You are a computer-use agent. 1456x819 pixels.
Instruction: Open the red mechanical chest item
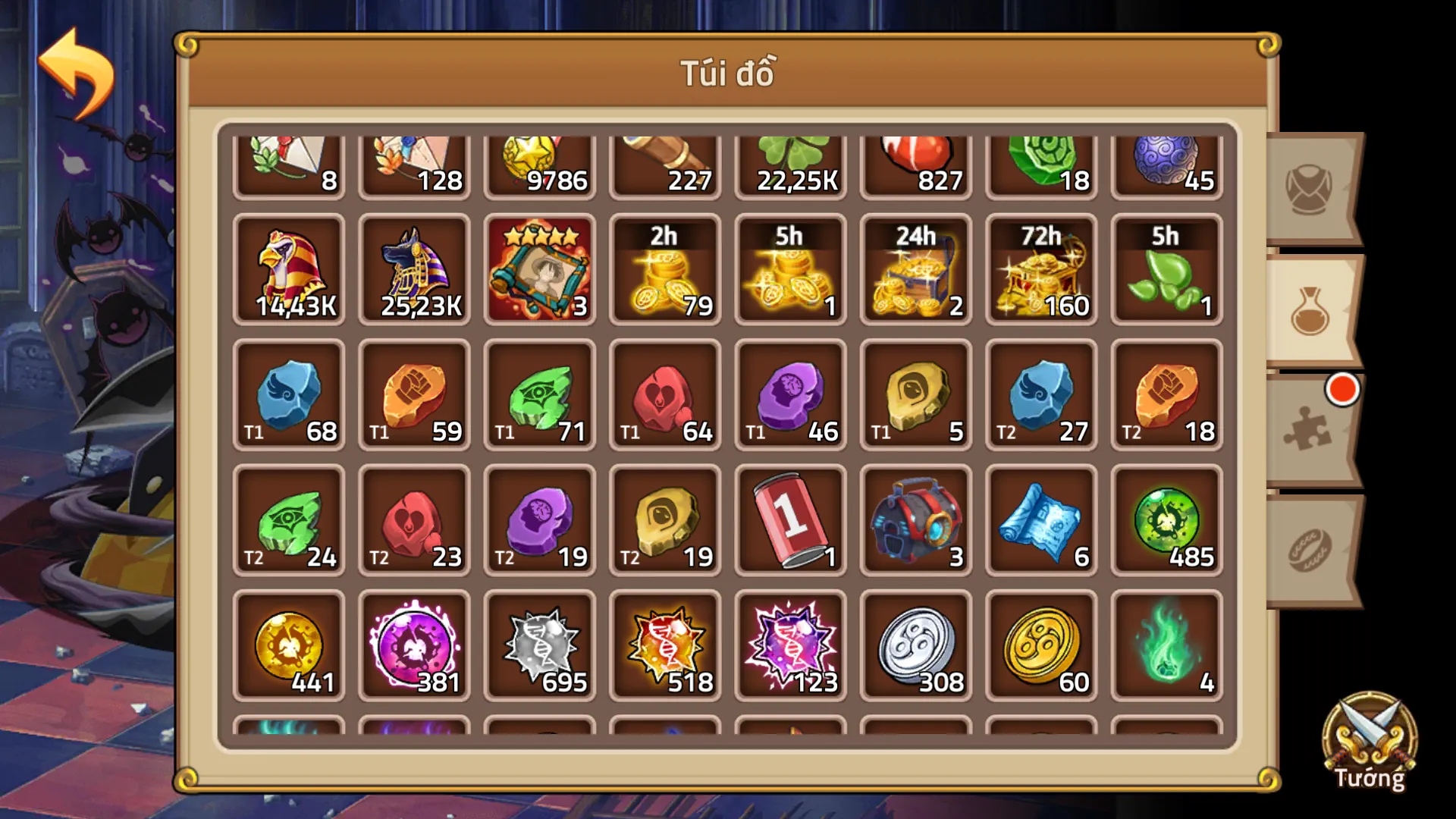coord(915,521)
